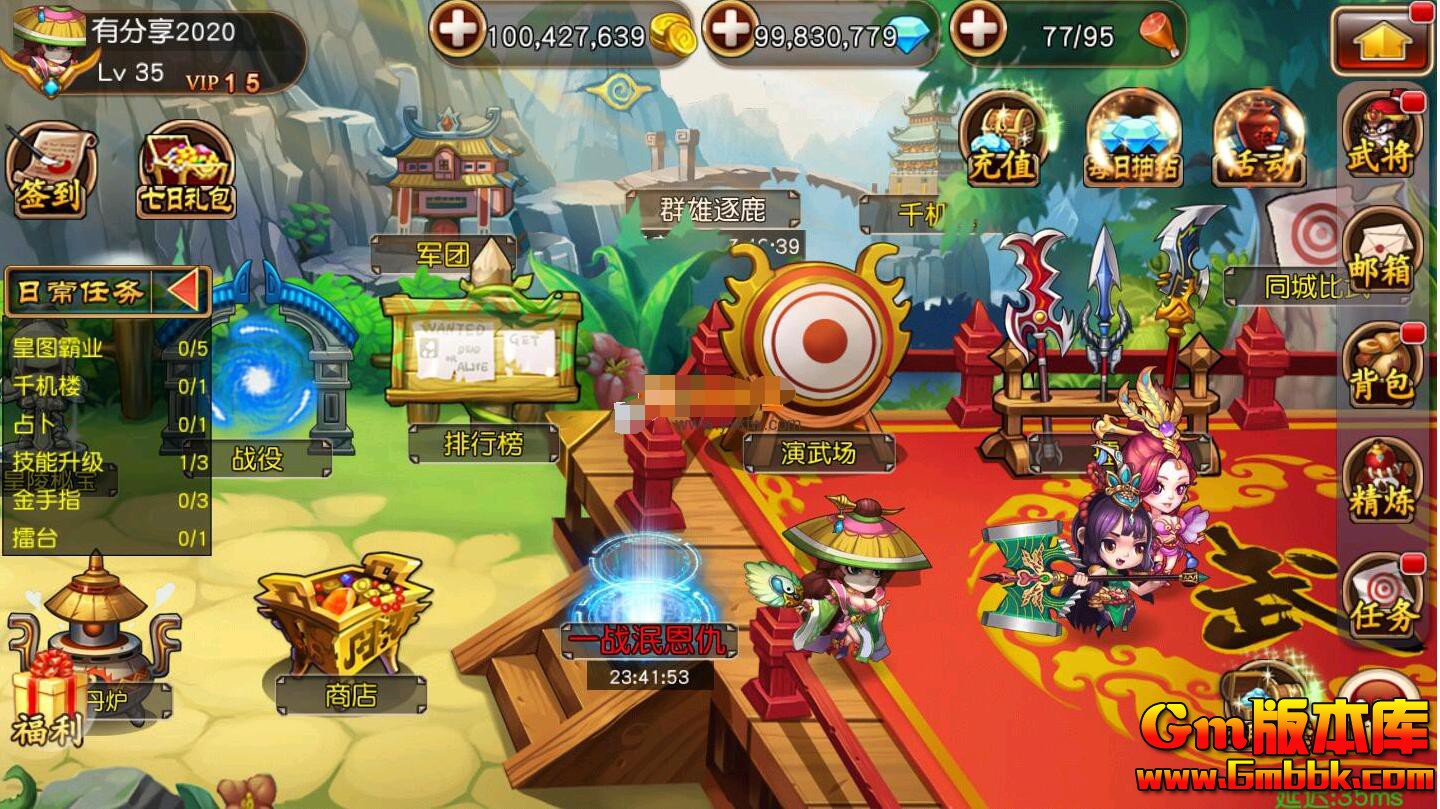Image resolution: width=1440 pixels, height=809 pixels.
Task: Collapse the 日常任务 daily tasks panel
Action: (x=183, y=292)
